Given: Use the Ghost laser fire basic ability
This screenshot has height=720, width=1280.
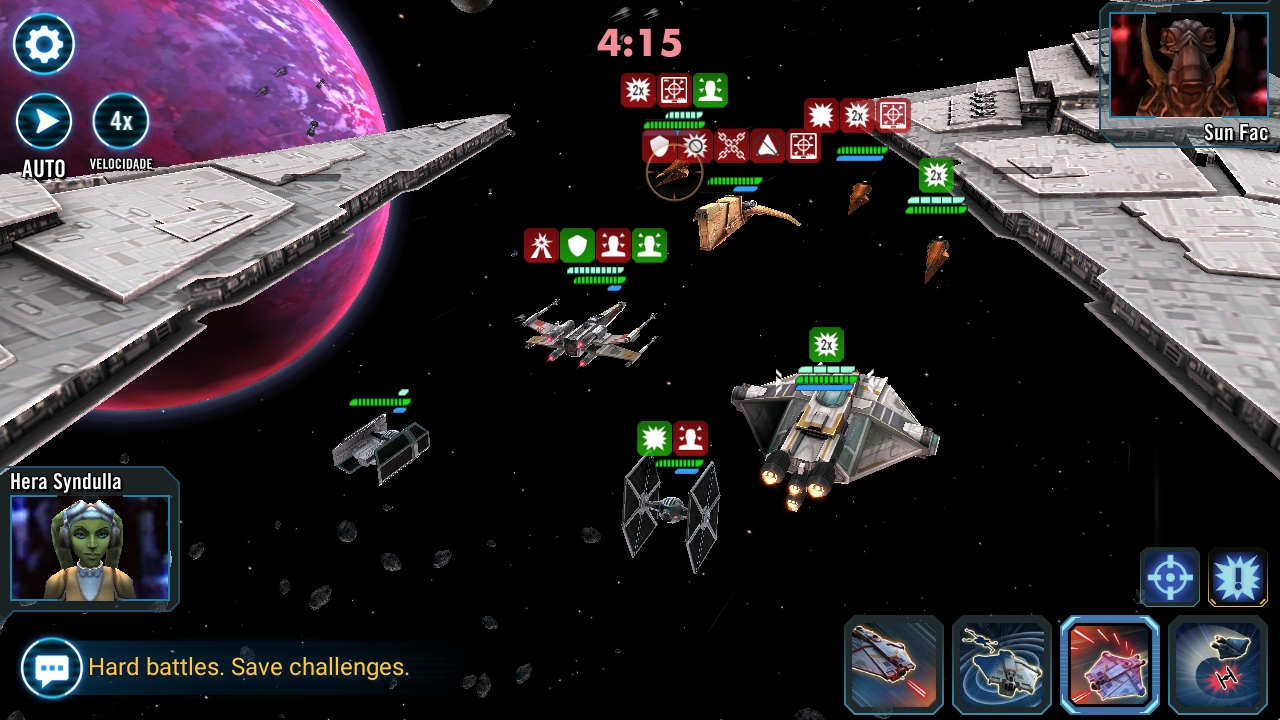Looking at the screenshot, I should [894, 665].
